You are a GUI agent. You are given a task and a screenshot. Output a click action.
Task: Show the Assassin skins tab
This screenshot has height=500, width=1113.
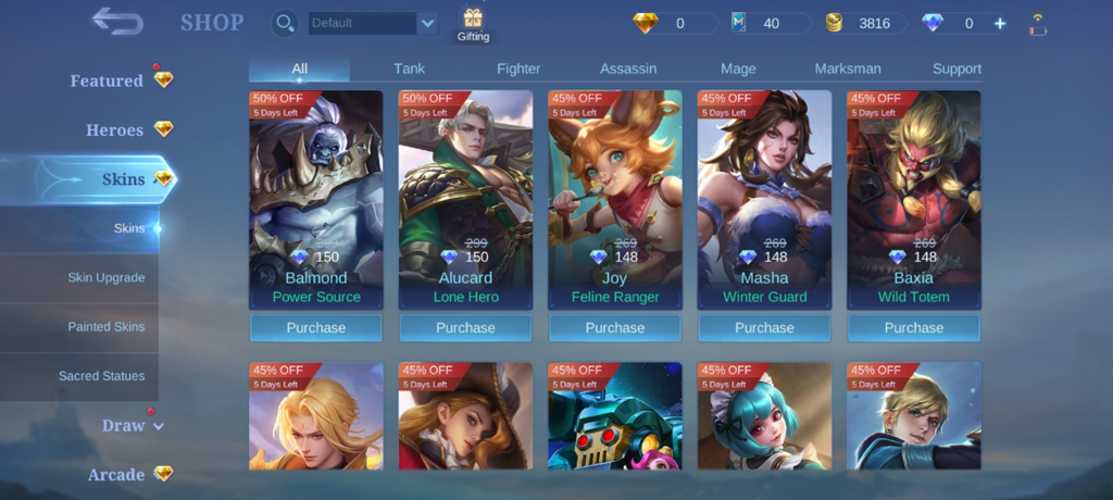(628, 69)
